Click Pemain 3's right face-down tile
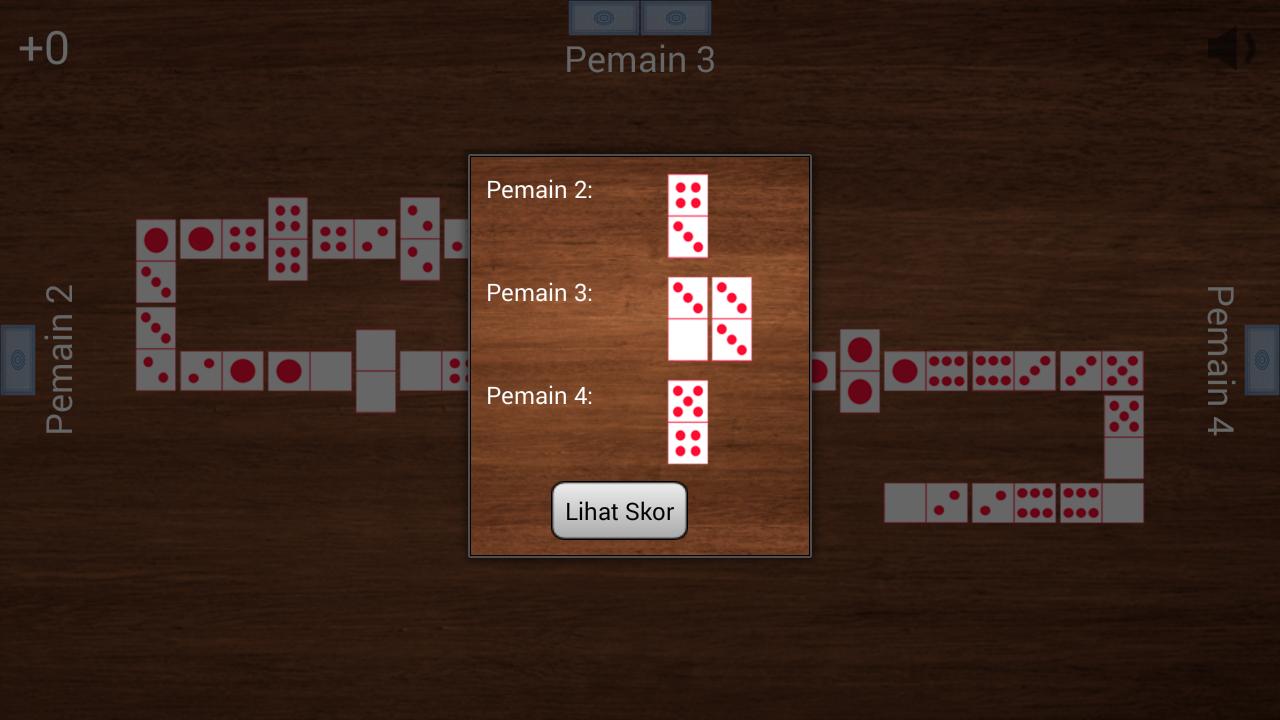Screen dimensions: 1280x720 click(x=676, y=18)
